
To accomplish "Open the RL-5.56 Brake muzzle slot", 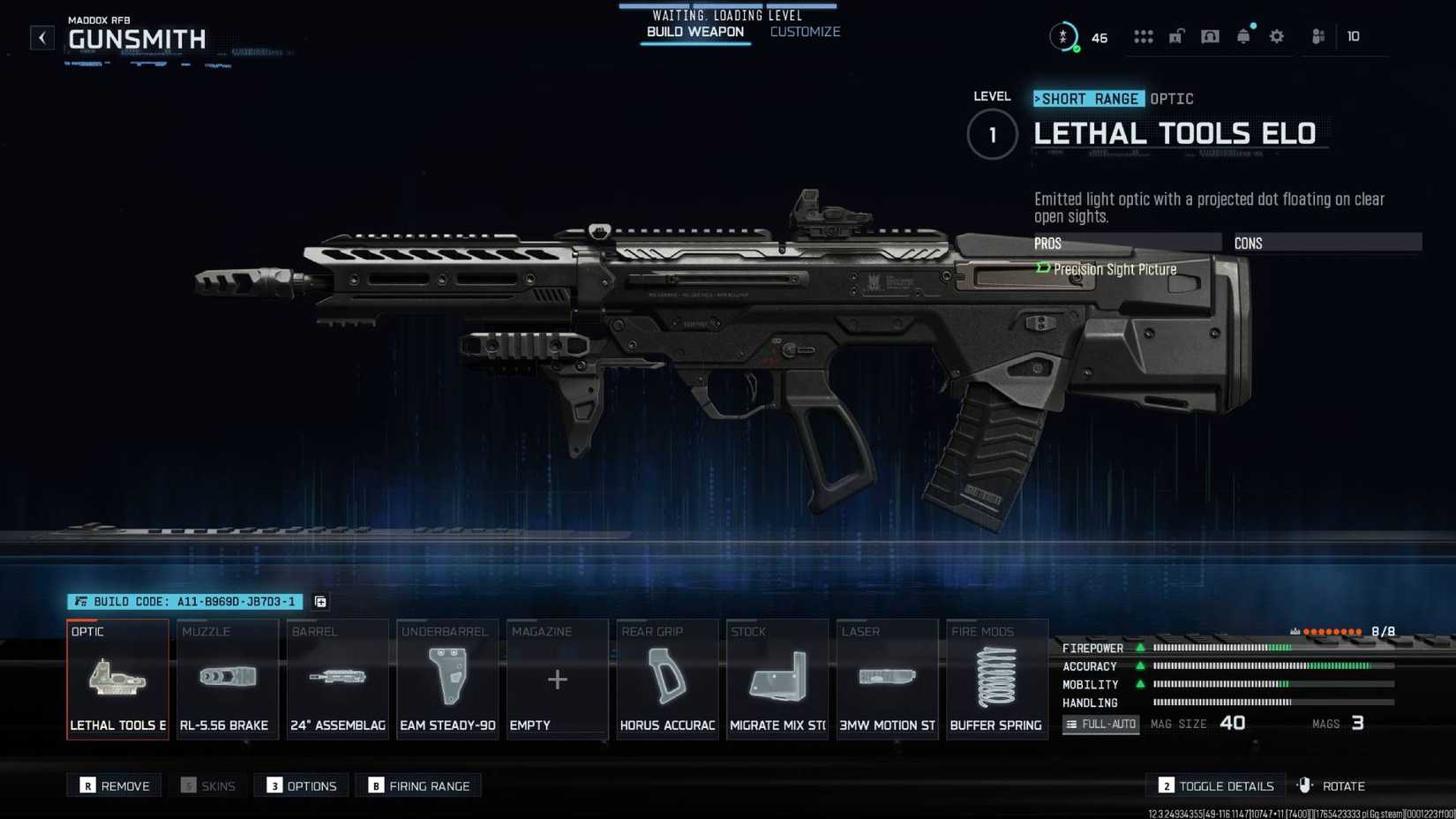I will [x=227, y=680].
